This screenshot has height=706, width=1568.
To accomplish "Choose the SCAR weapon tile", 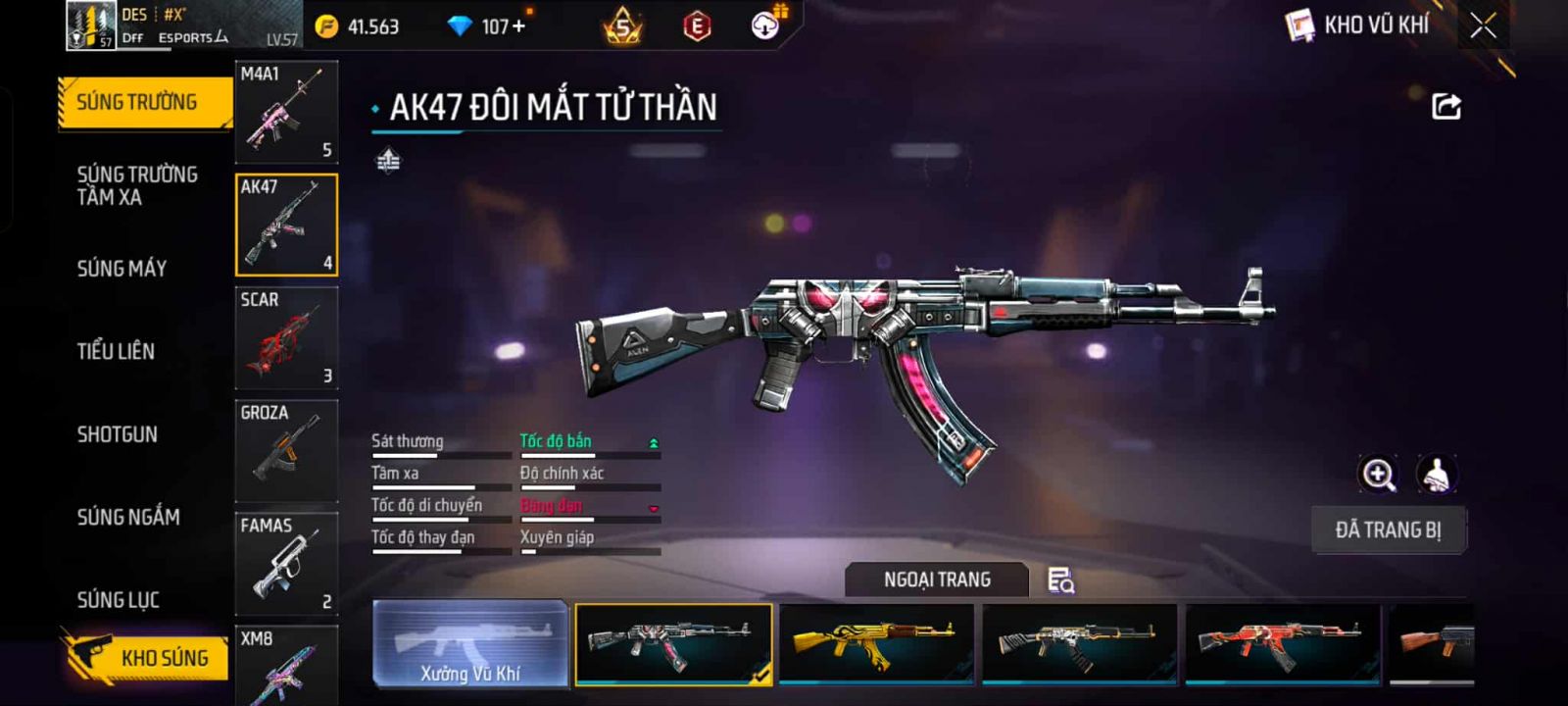I will pyautogui.click(x=286, y=337).
